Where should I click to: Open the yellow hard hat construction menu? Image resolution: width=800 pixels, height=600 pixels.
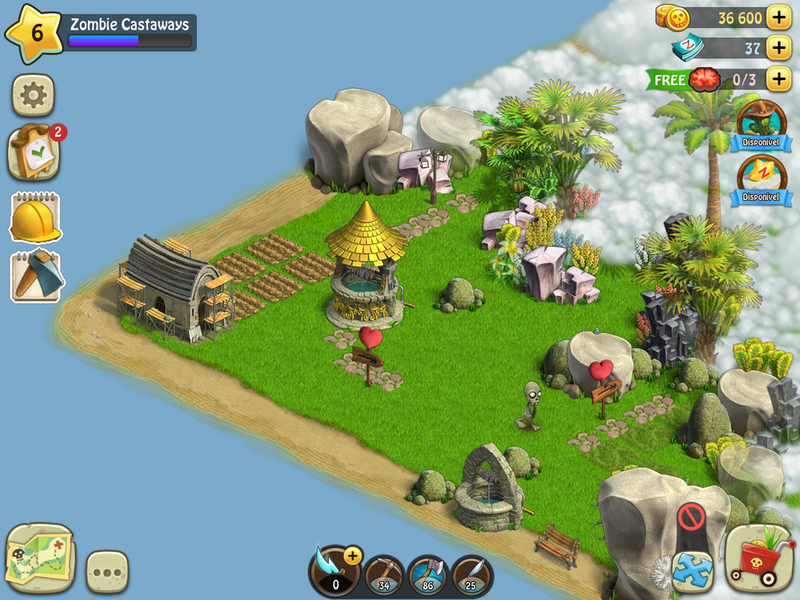click(35, 216)
